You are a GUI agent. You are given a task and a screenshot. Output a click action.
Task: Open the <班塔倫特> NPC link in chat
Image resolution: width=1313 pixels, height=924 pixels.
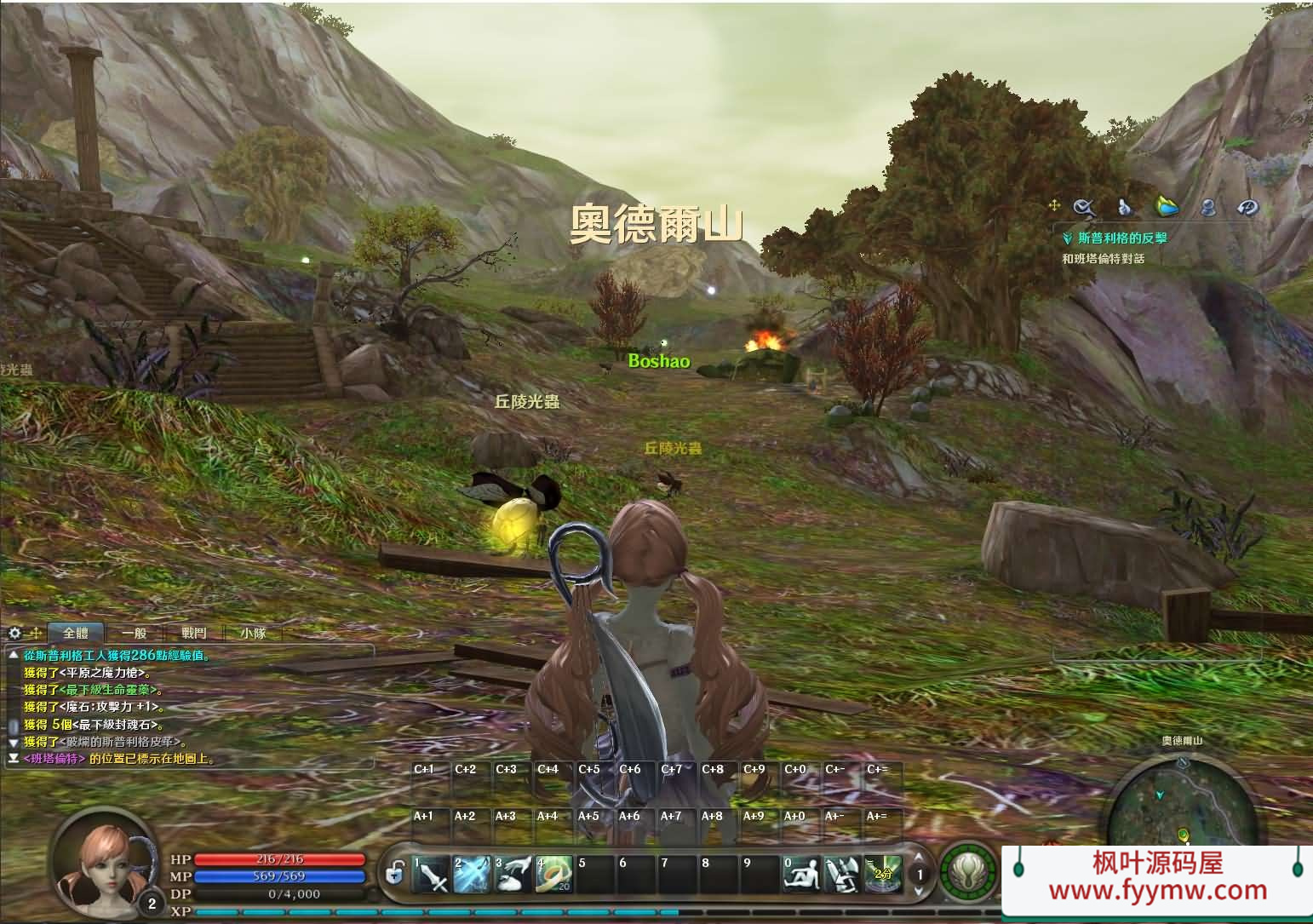coord(54,758)
